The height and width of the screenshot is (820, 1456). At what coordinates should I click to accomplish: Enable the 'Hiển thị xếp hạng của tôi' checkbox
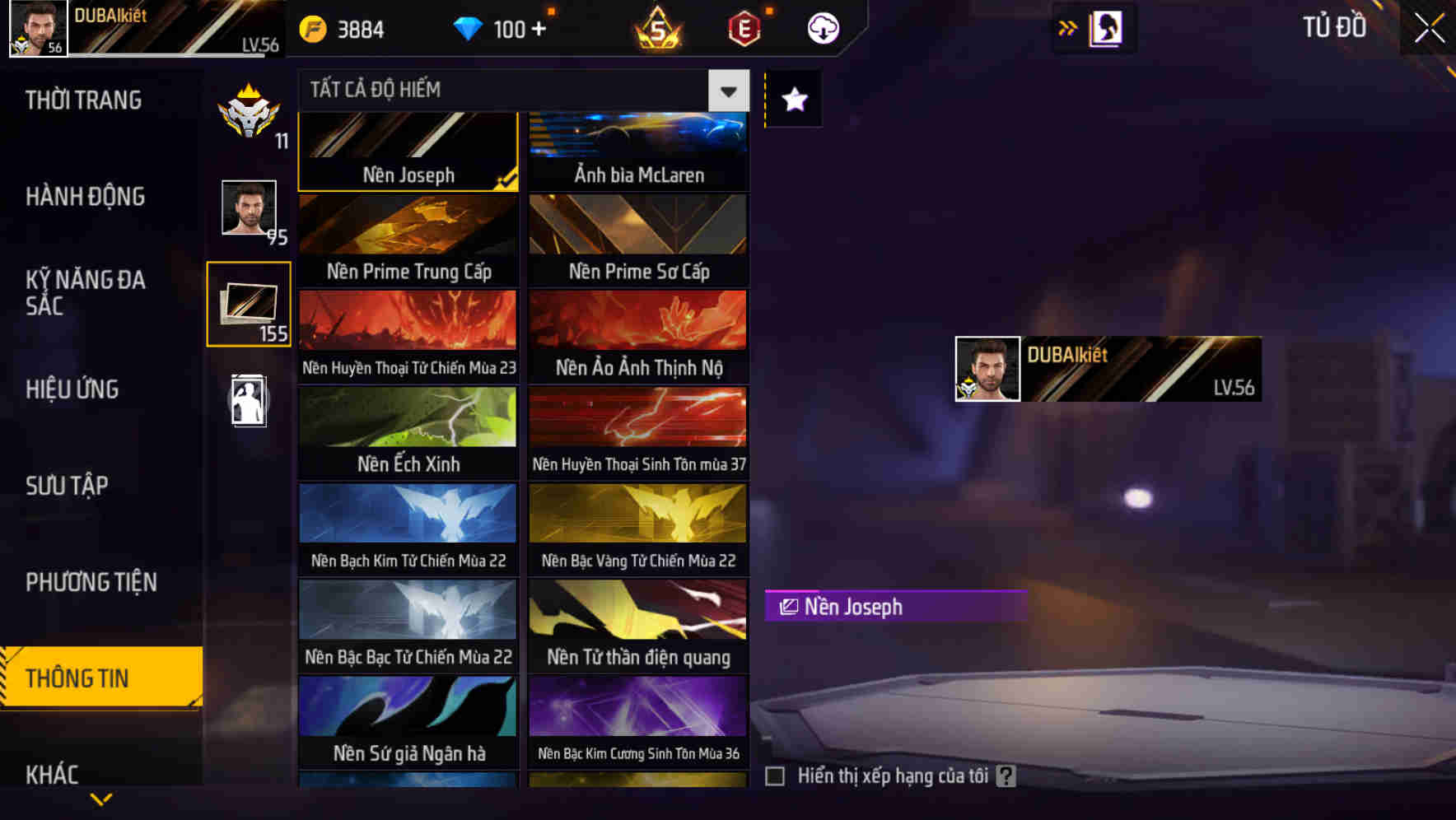[x=775, y=775]
